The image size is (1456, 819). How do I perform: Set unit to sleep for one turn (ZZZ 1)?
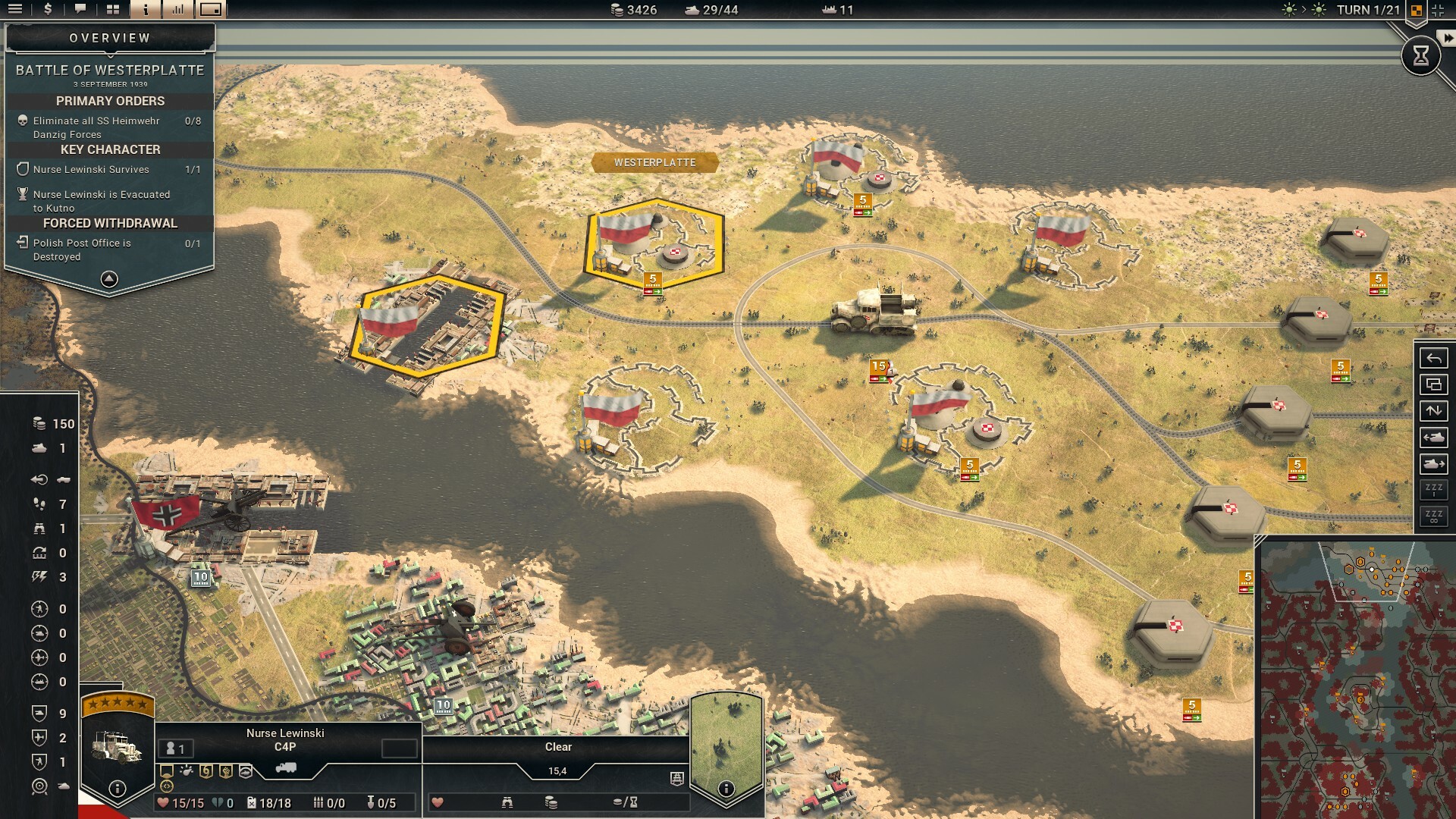1433,489
